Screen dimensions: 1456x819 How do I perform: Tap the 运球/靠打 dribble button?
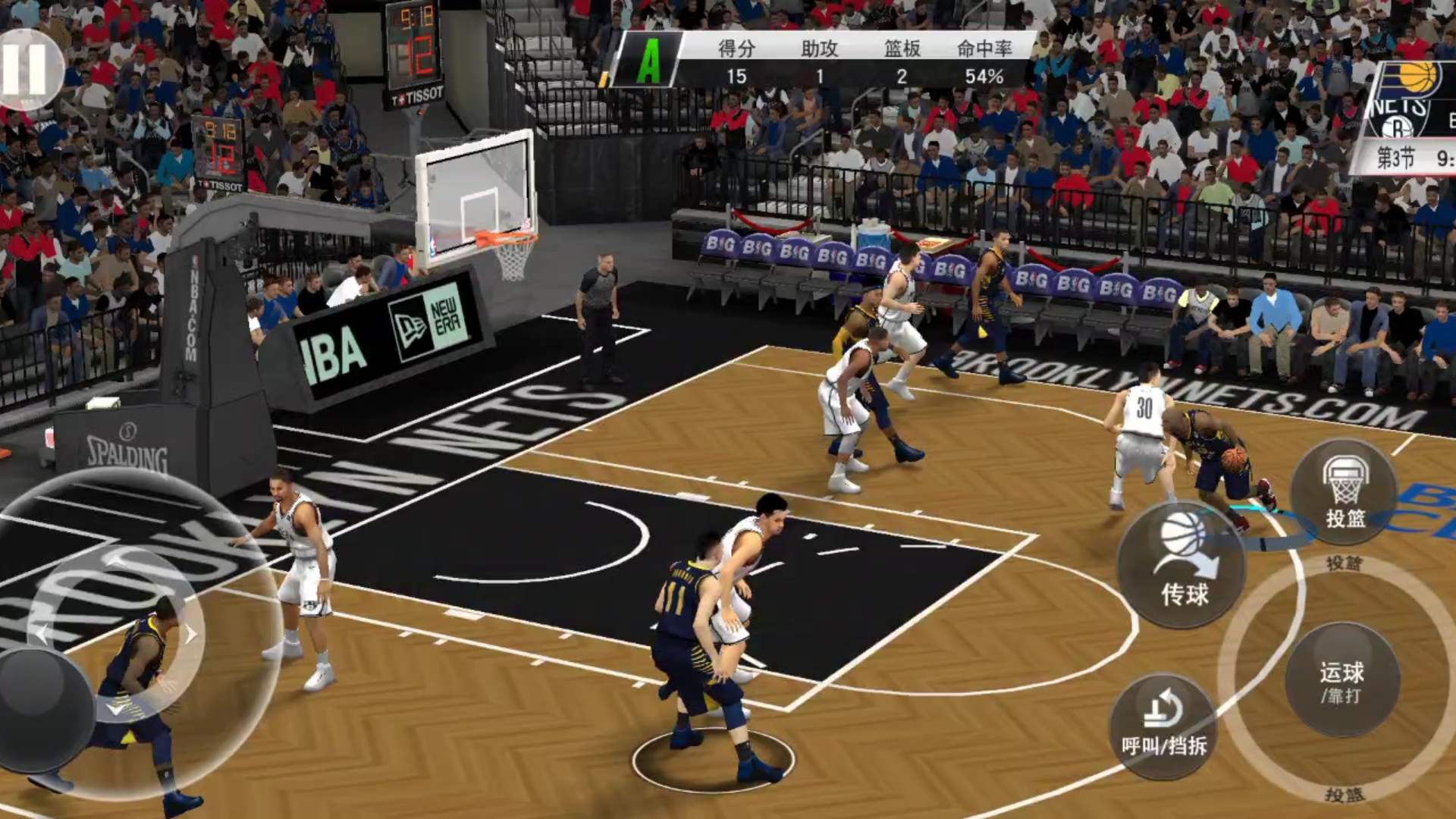coord(1341,680)
